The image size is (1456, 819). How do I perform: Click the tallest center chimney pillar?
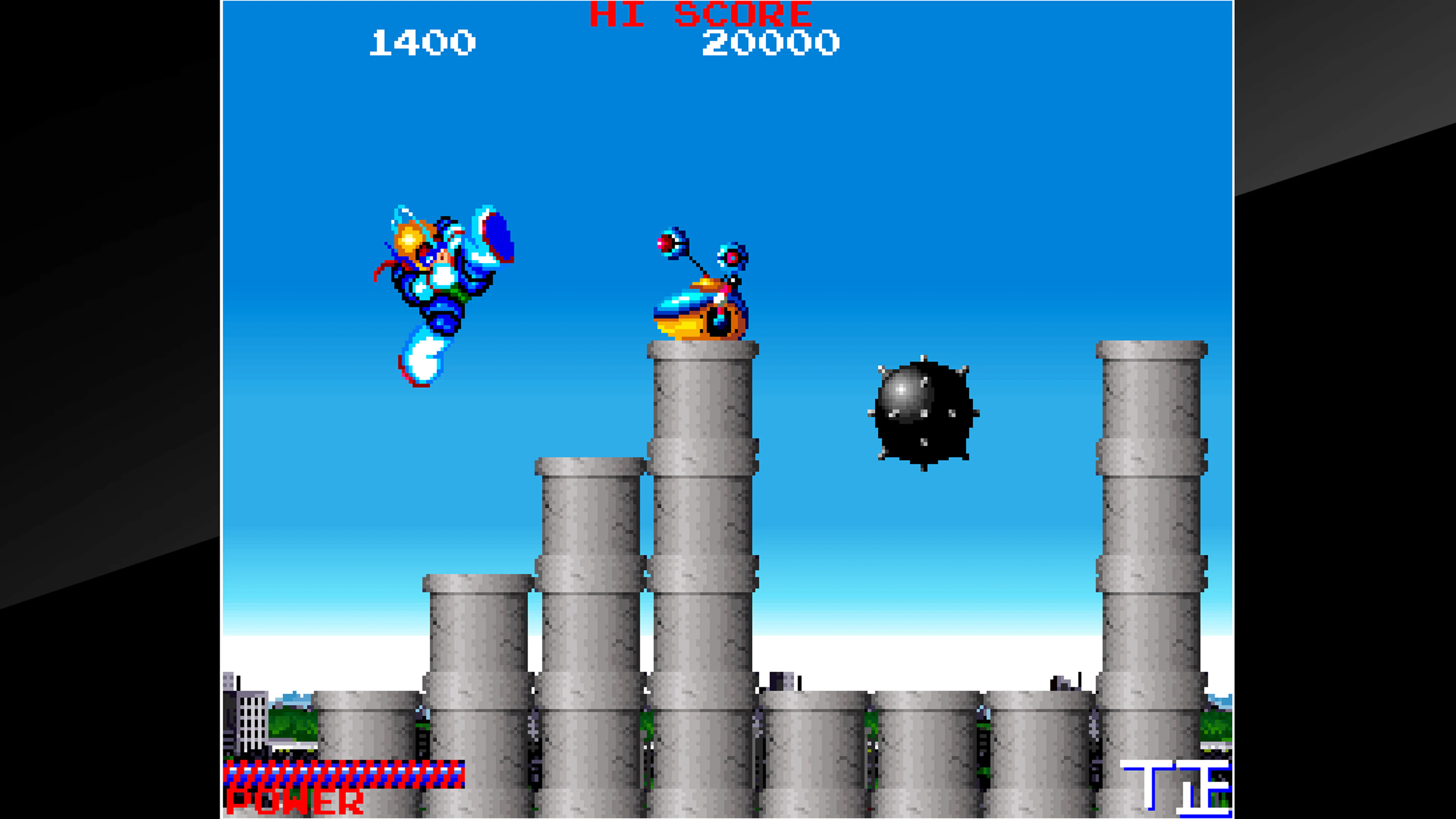pos(704,509)
